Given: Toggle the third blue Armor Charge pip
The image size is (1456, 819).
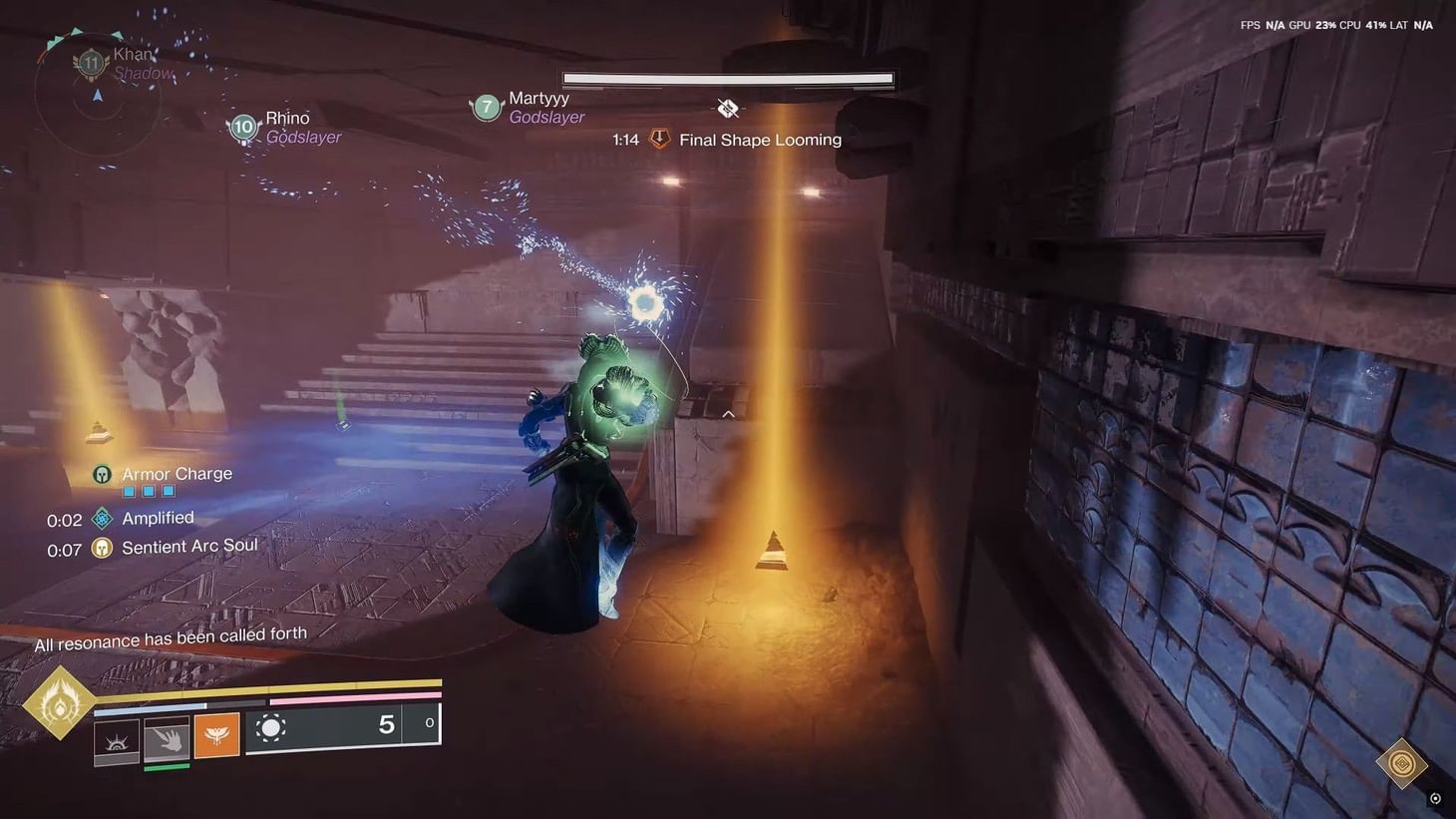Looking at the screenshot, I should click(168, 491).
